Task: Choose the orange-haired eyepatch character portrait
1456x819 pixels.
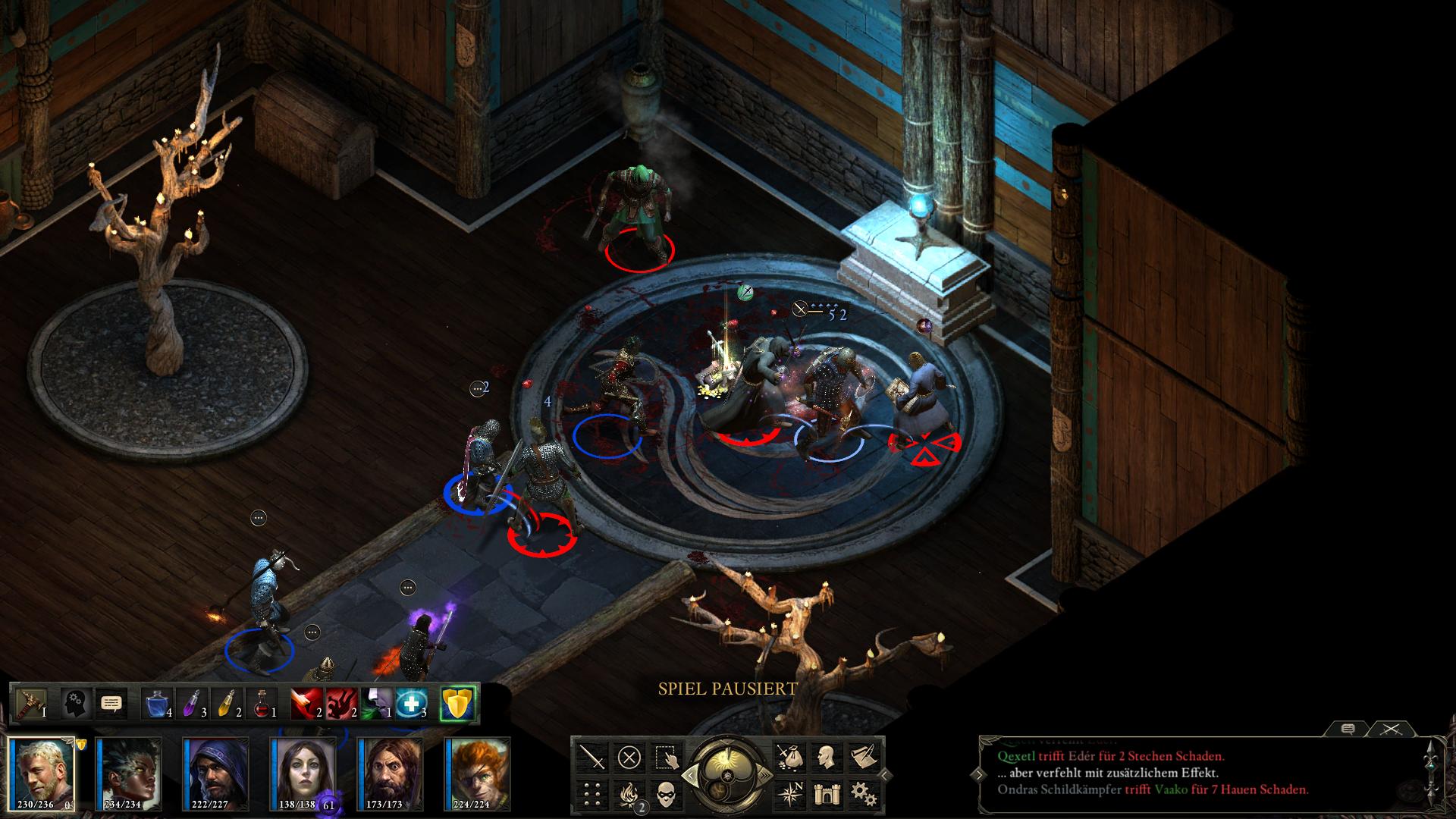Action: (478, 773)
